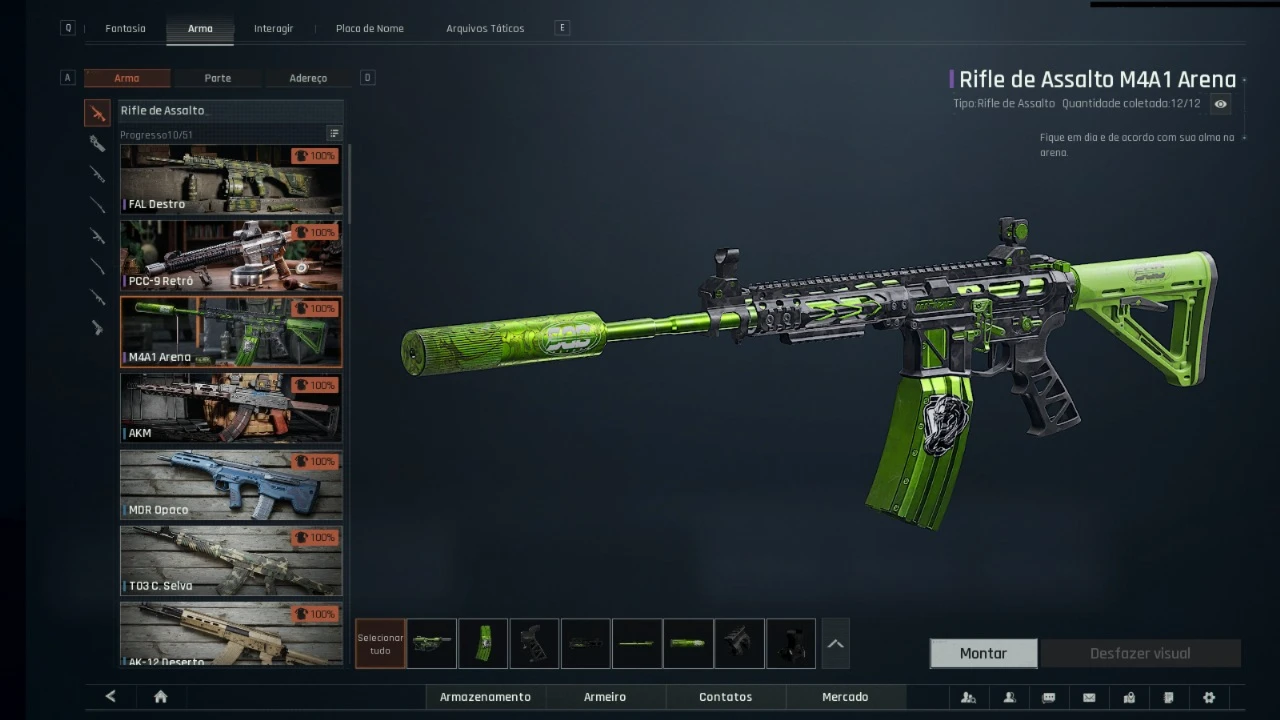The height and width of the screenshot is (720, 1280).
Task: Open the Armazenamento menu
Action: (x=485, y=697)
